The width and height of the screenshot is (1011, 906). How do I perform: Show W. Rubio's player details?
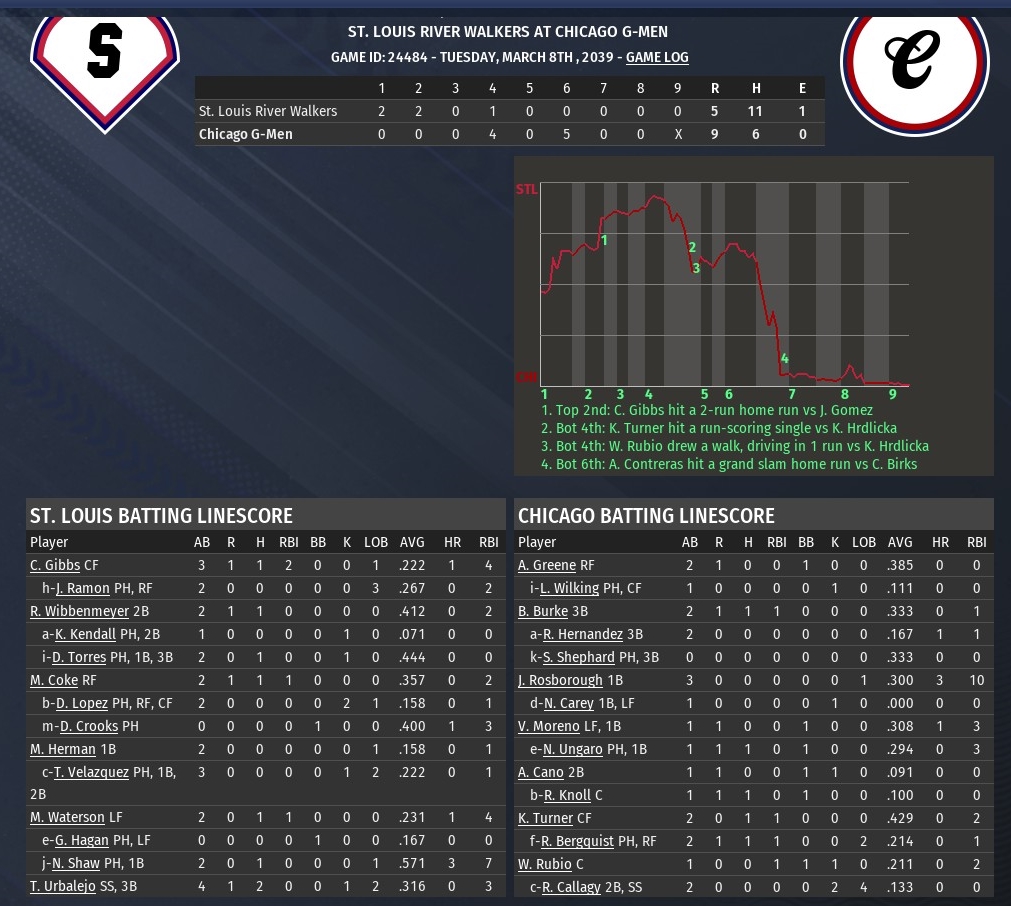545,864
